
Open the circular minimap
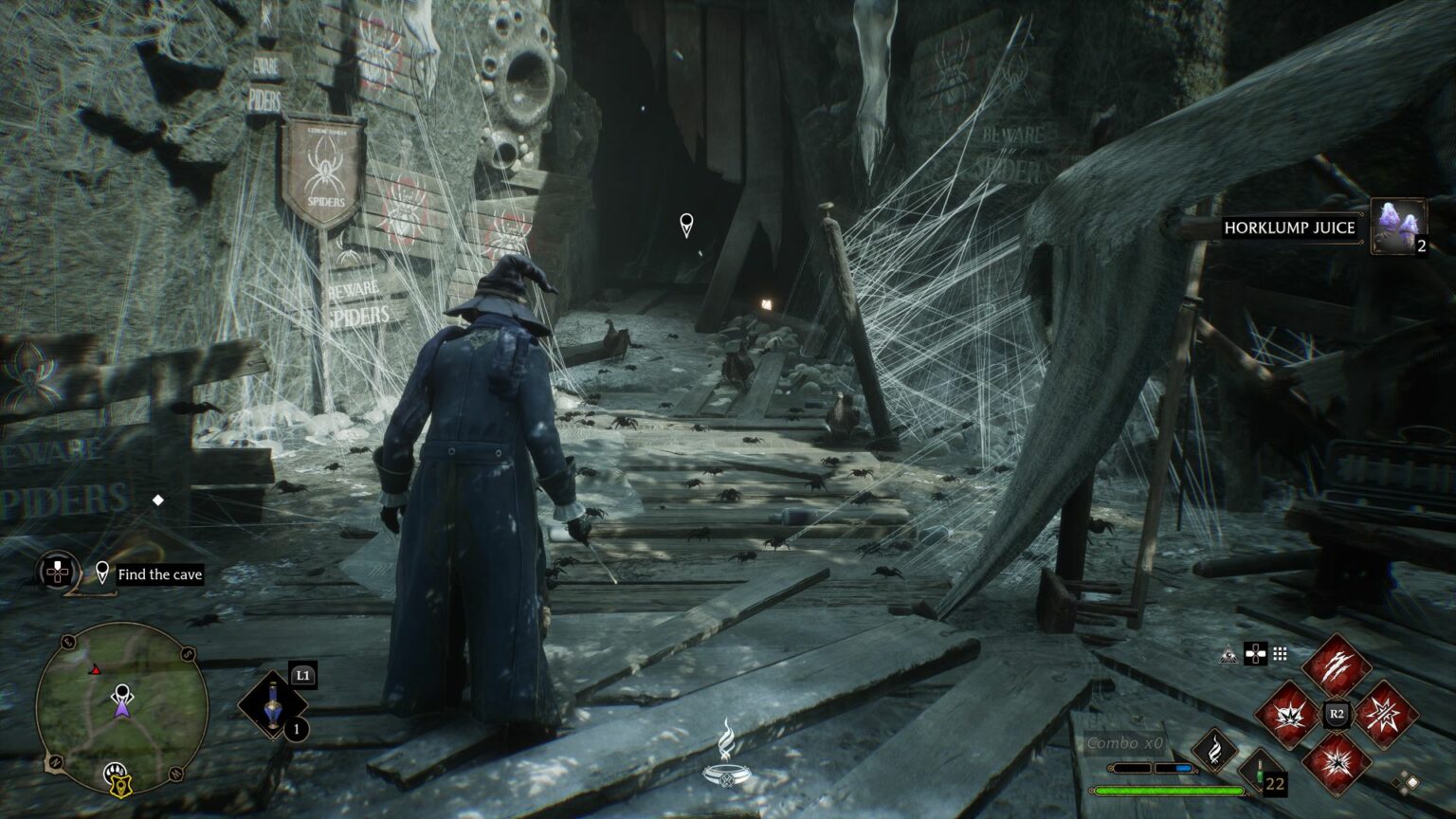point(121,707)
